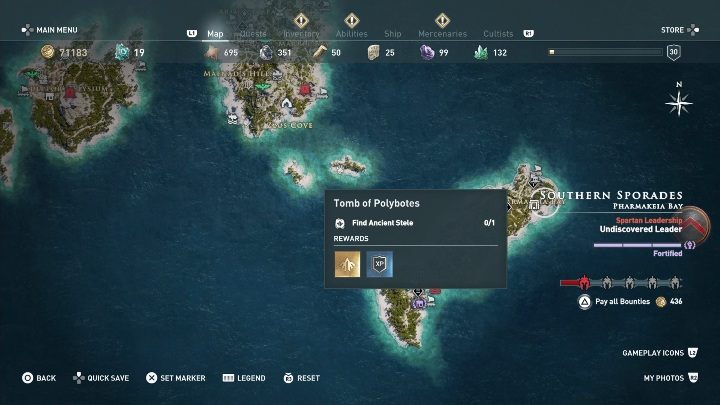Go to the Abilities tab
This screenshot has width=720, height=405.
point(351,34)
